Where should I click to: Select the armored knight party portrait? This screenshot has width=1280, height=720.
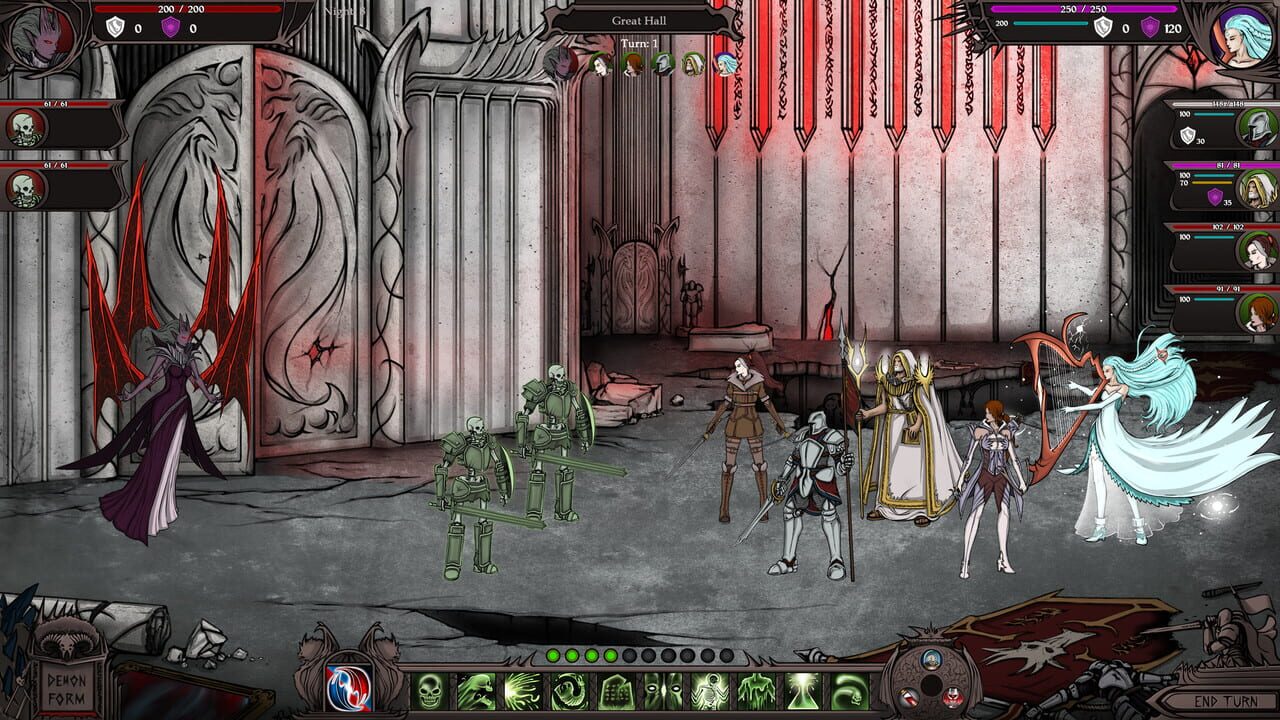coord(1257,127)
